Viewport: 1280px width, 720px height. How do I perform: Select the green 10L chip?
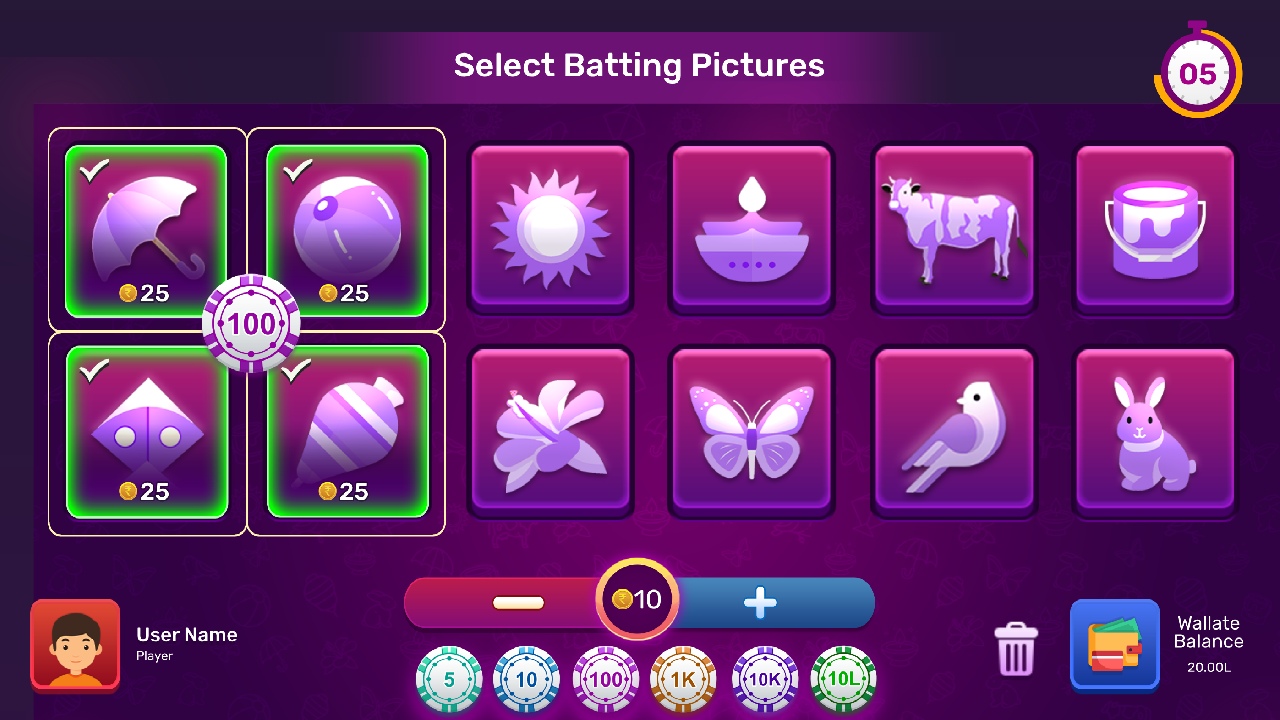843,680
